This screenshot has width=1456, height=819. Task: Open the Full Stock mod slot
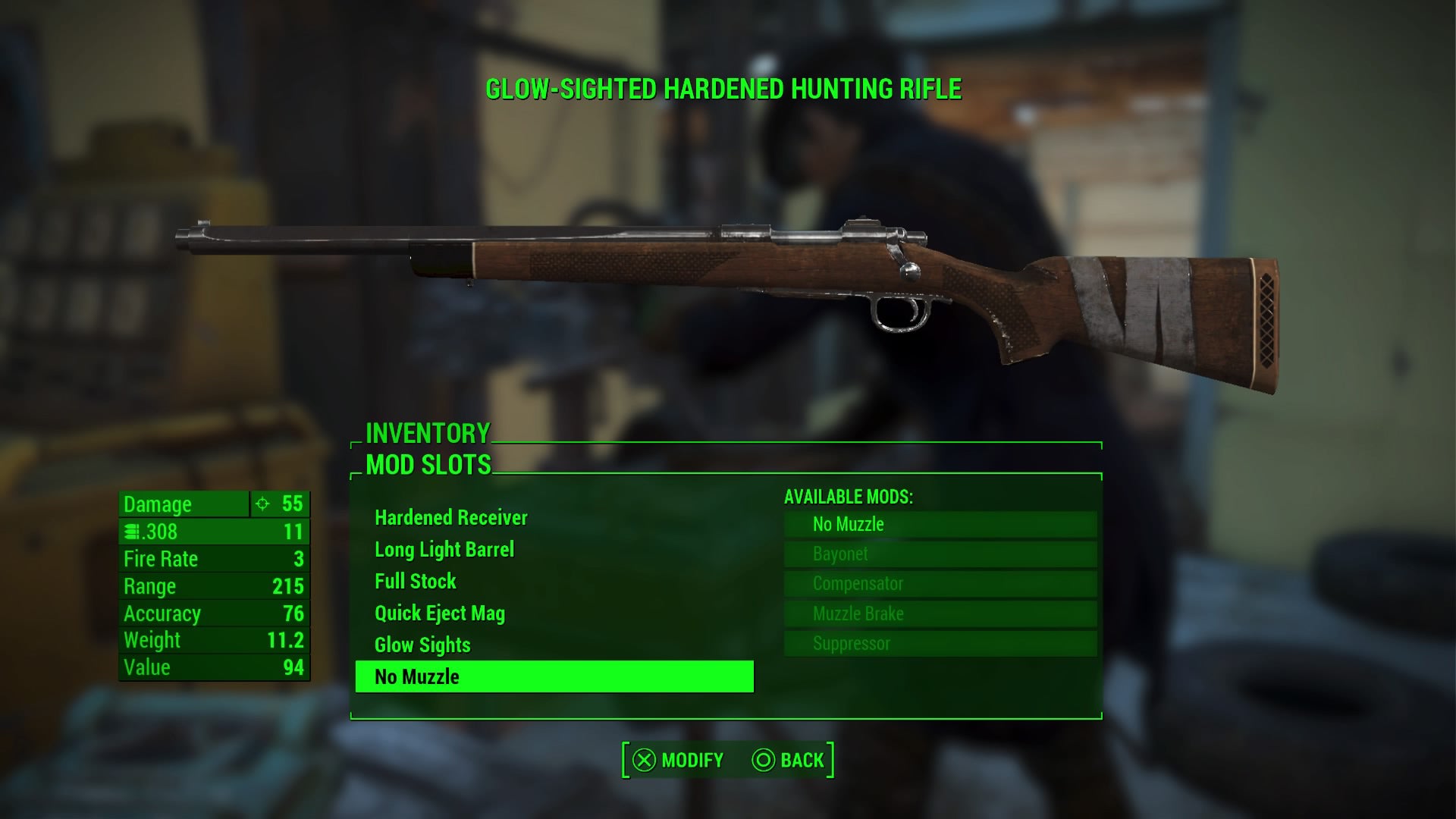tap(416, 582)
